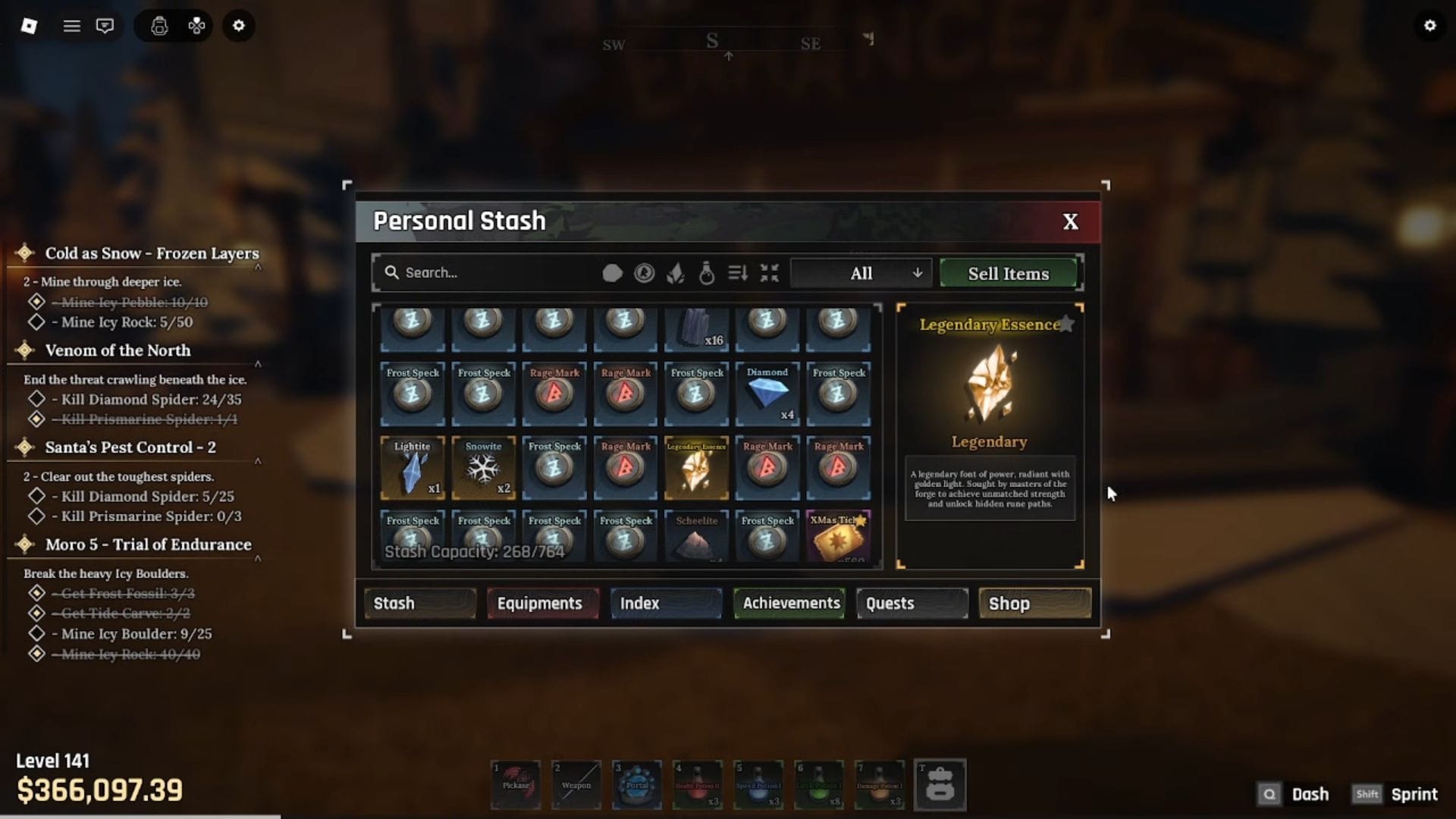This screenshot has height=819, width=1456.
Task: Switch to the Equipments tab
Action: point(541,603)
